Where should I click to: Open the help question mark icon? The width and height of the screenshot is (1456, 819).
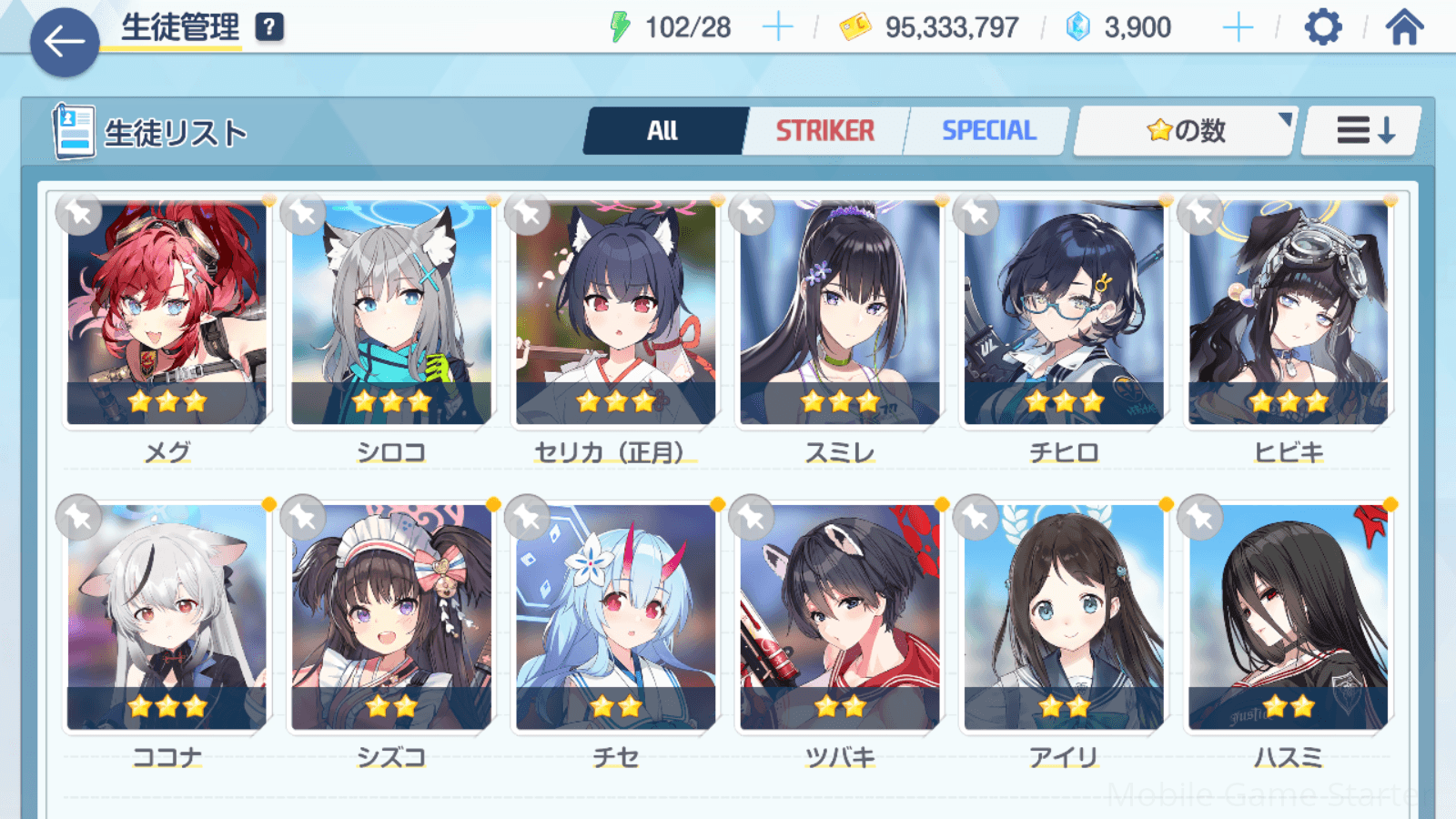[269, 27]
